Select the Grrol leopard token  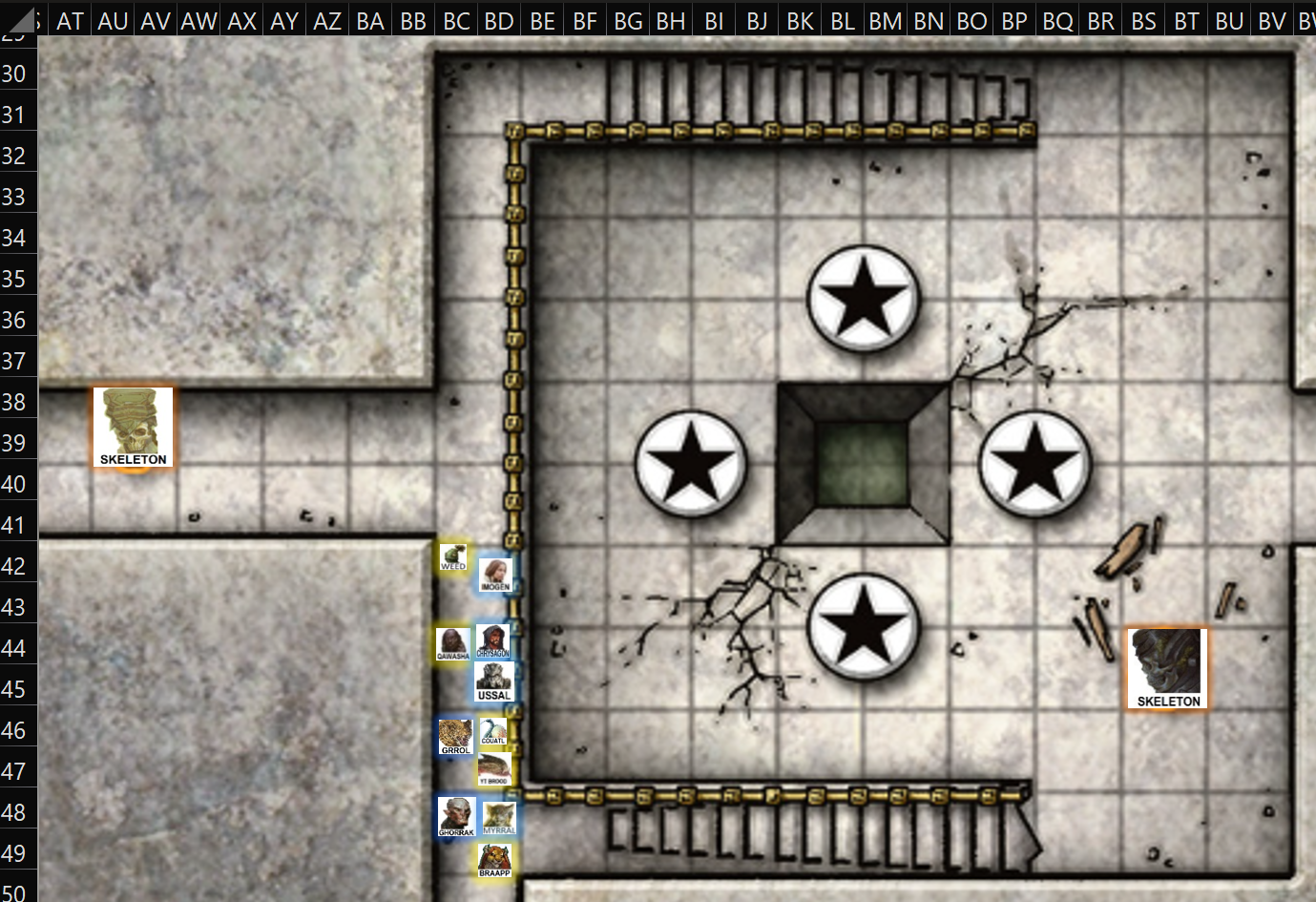pos(455,737)
